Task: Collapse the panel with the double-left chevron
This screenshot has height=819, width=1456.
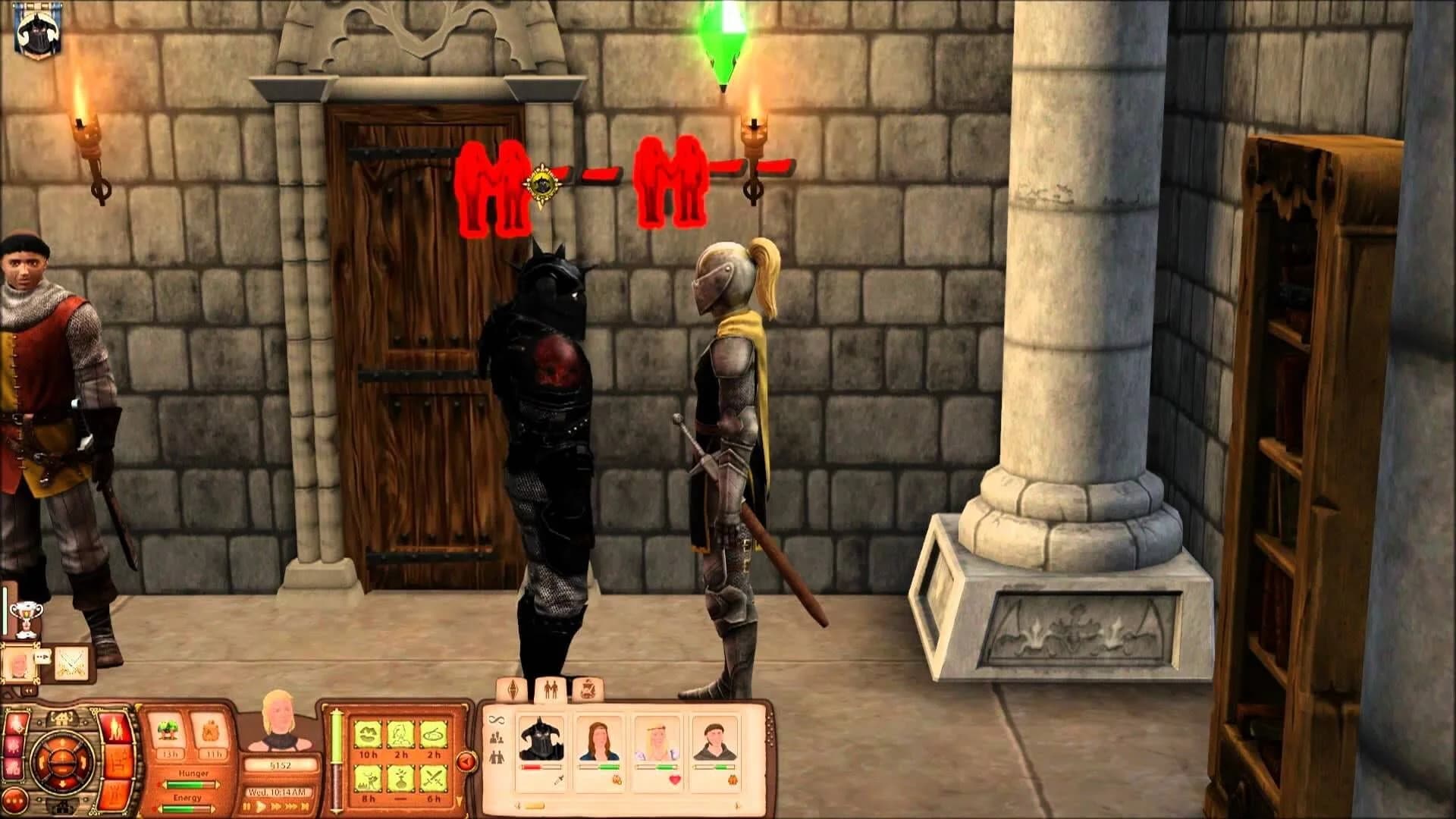Action: point(30,690)
